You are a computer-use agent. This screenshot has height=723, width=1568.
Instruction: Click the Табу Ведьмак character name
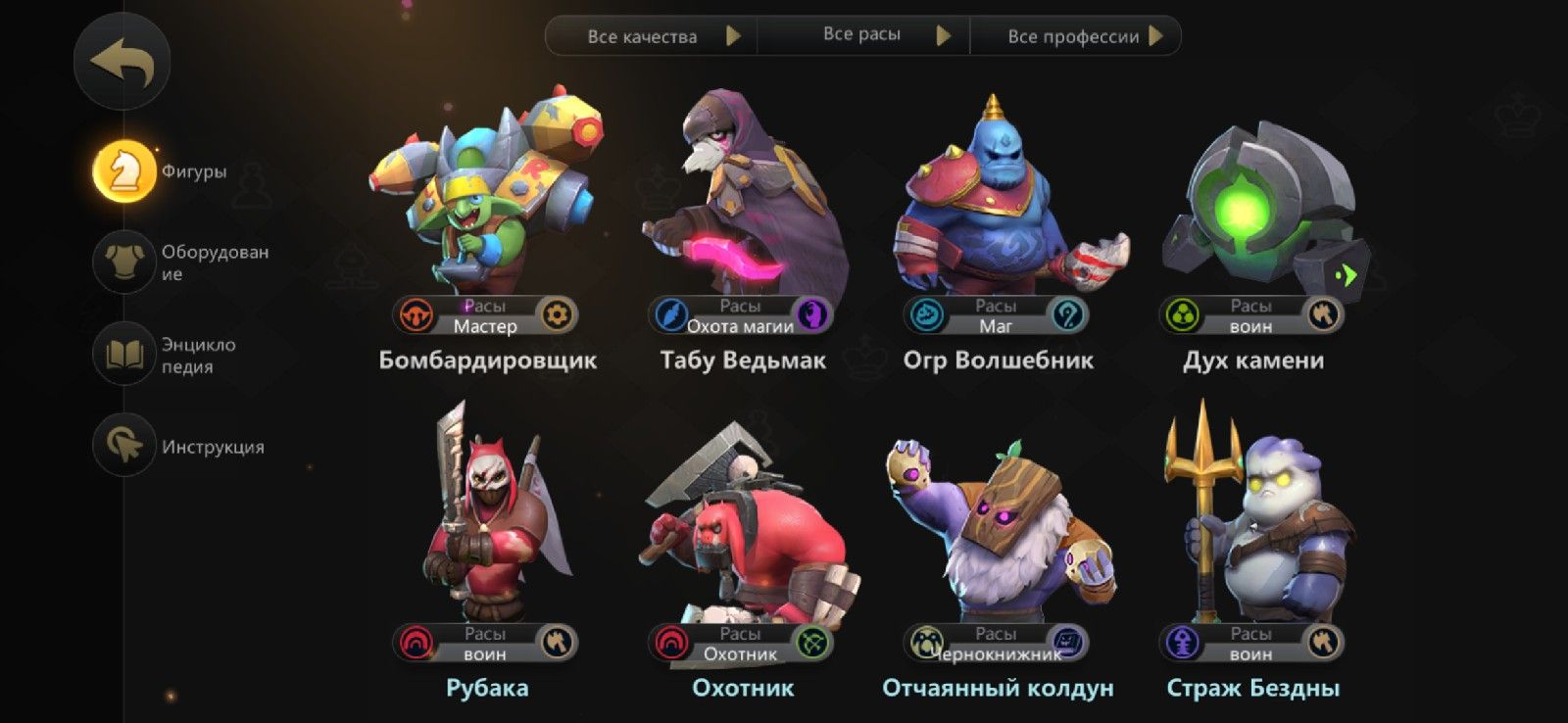742,360
